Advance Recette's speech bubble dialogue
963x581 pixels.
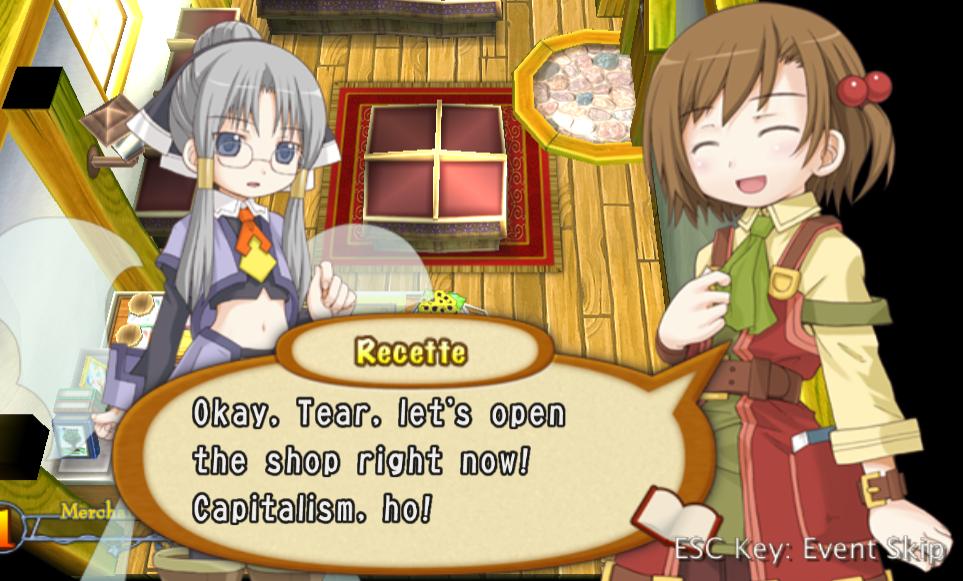[x=400, y=460]
